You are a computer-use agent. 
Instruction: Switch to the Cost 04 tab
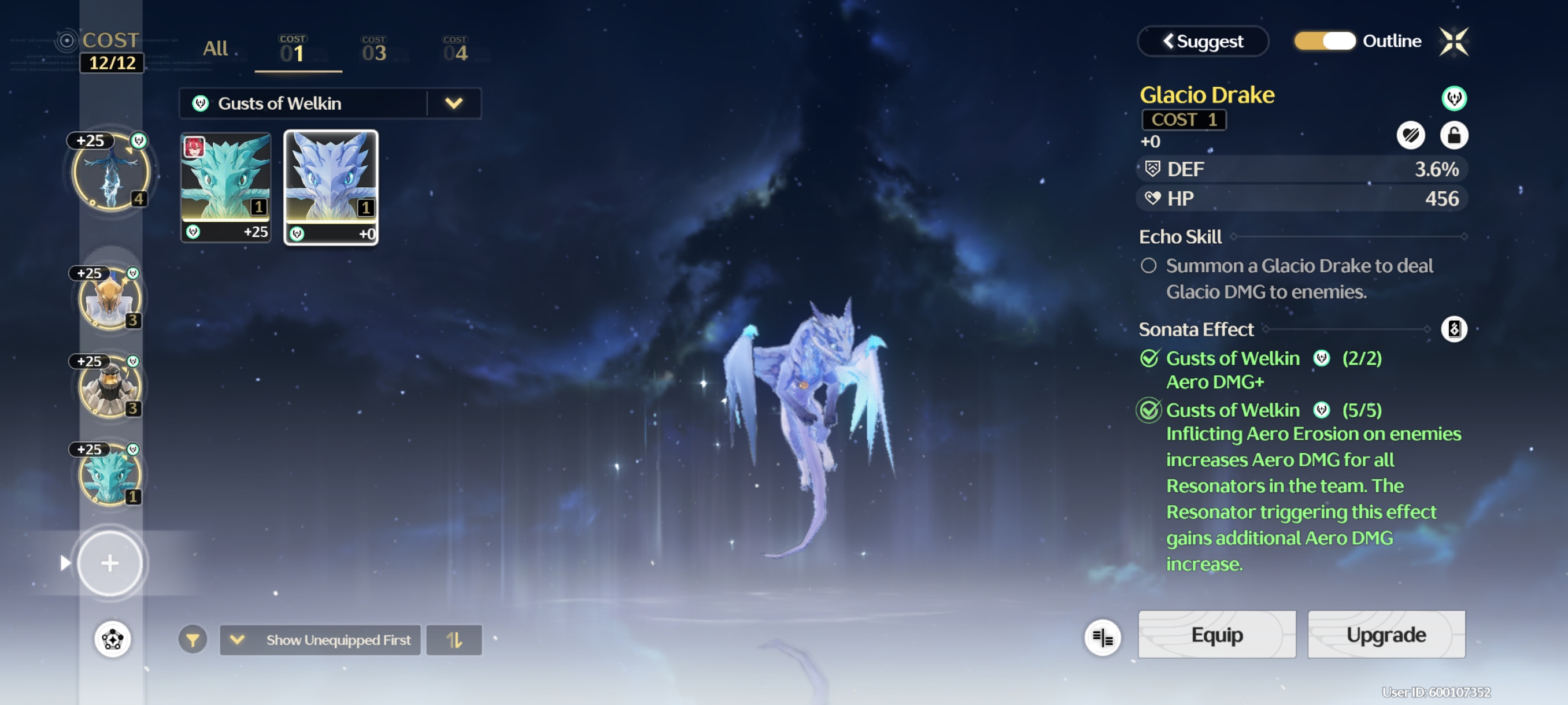[x=455, y=50]
